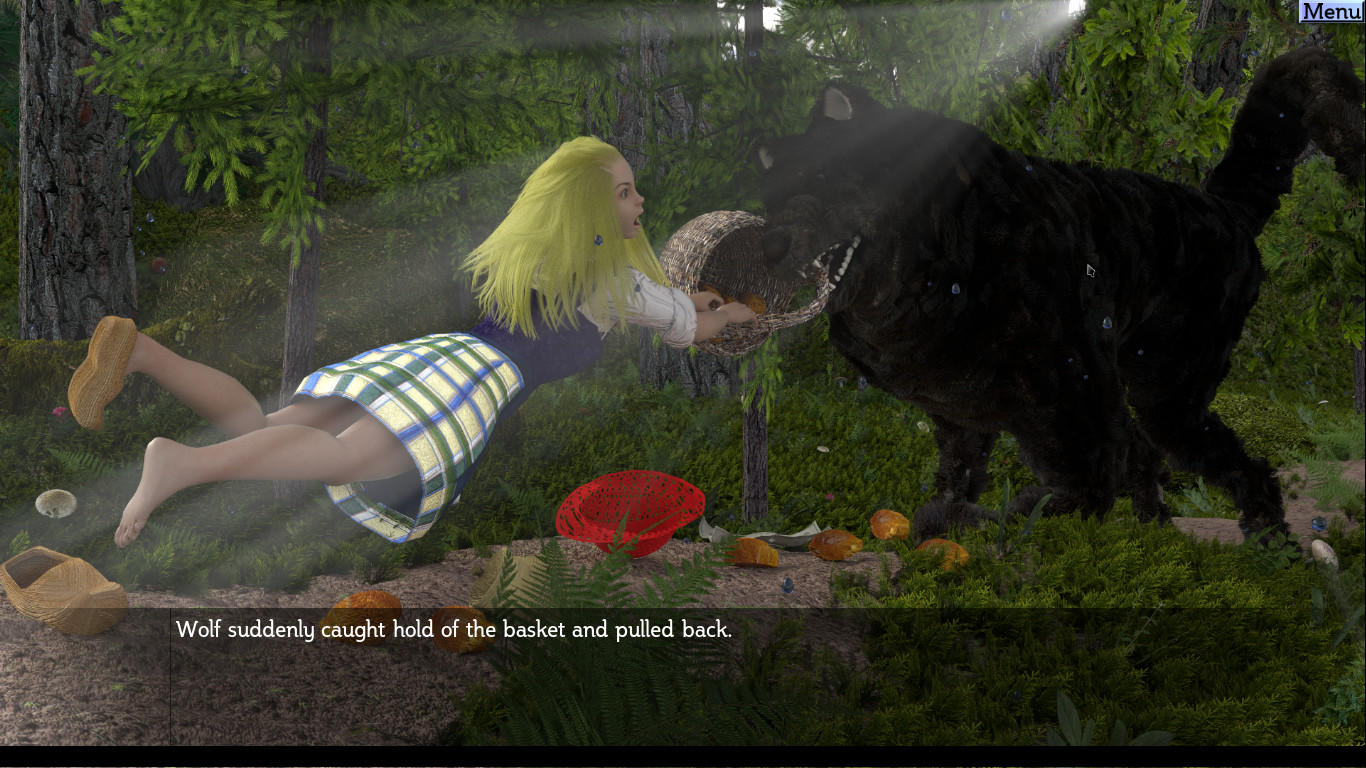Select the red colander on the ground
1366x768 pixels.
point(630,510)
